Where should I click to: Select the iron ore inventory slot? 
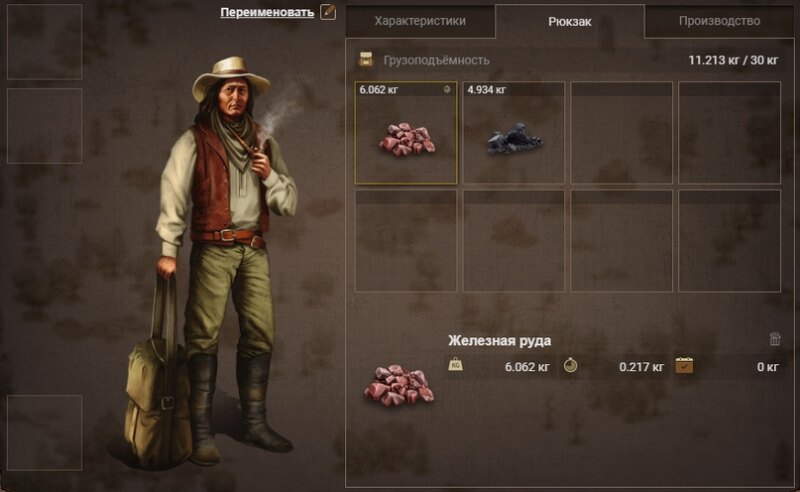[407, 134]
